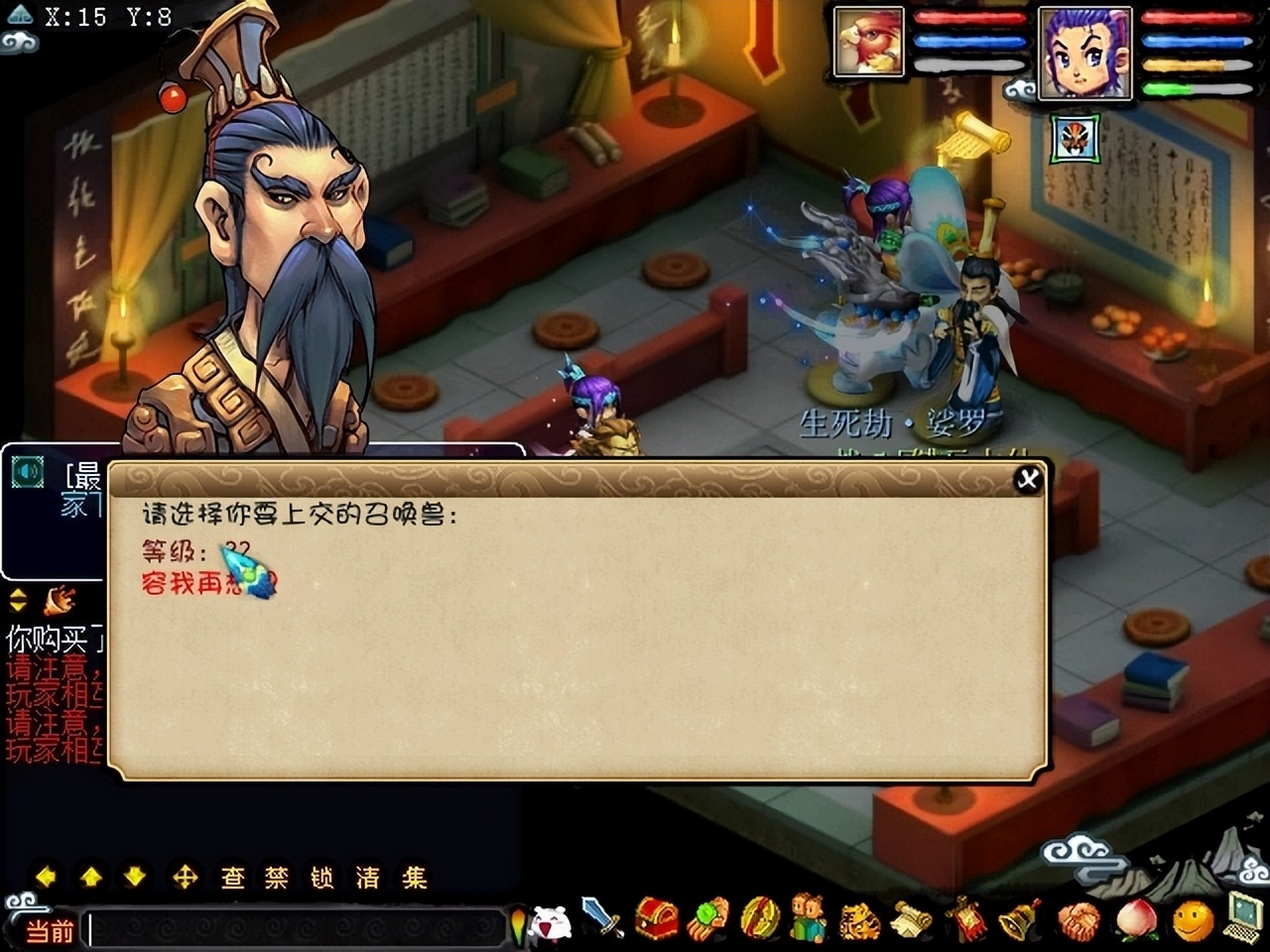Collapse the chat panel with the downward arrow
This screenshot has width=1270, height=952.
[x=134, y=877]
